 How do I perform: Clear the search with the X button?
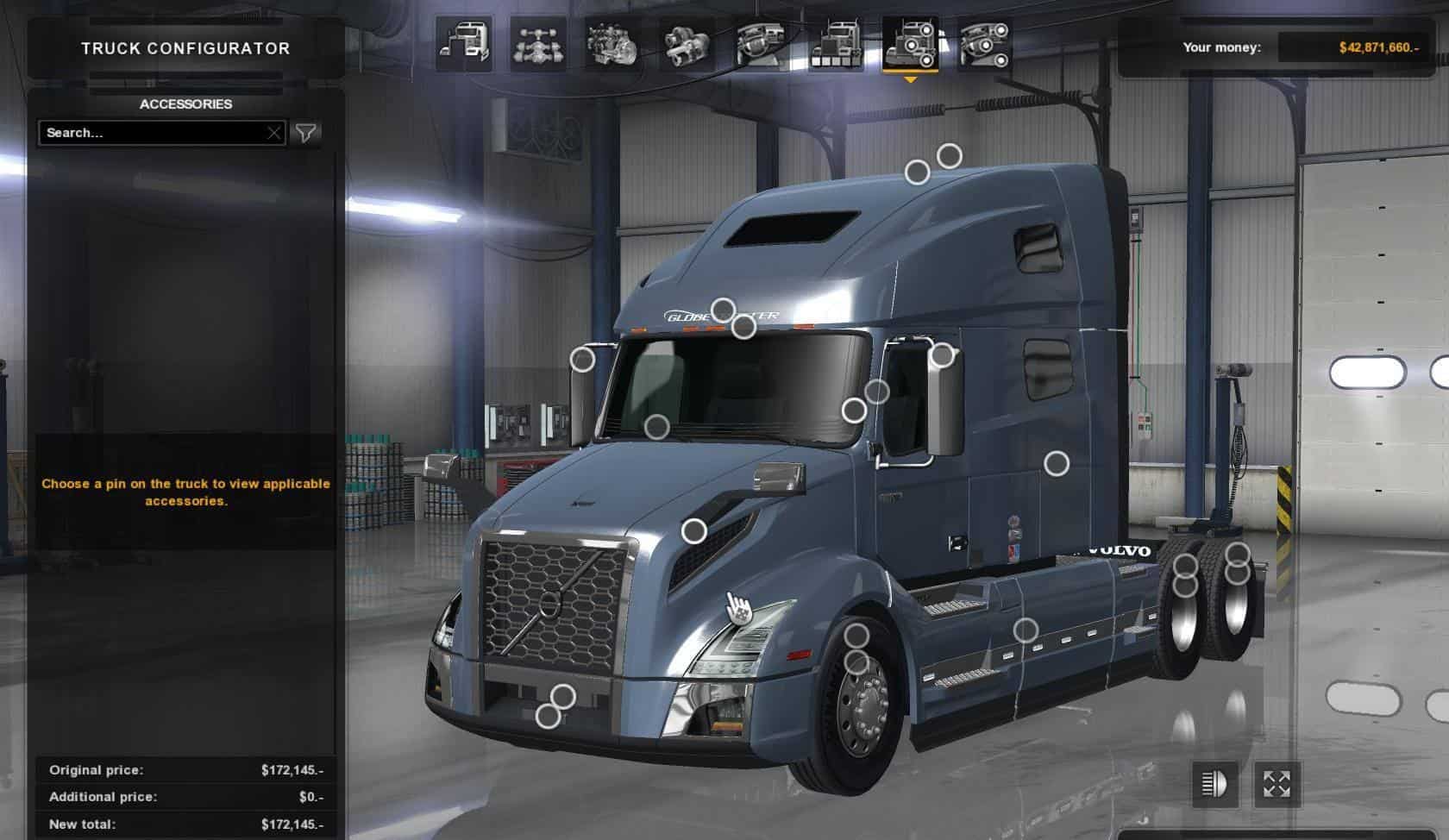(x=273, y=133)
